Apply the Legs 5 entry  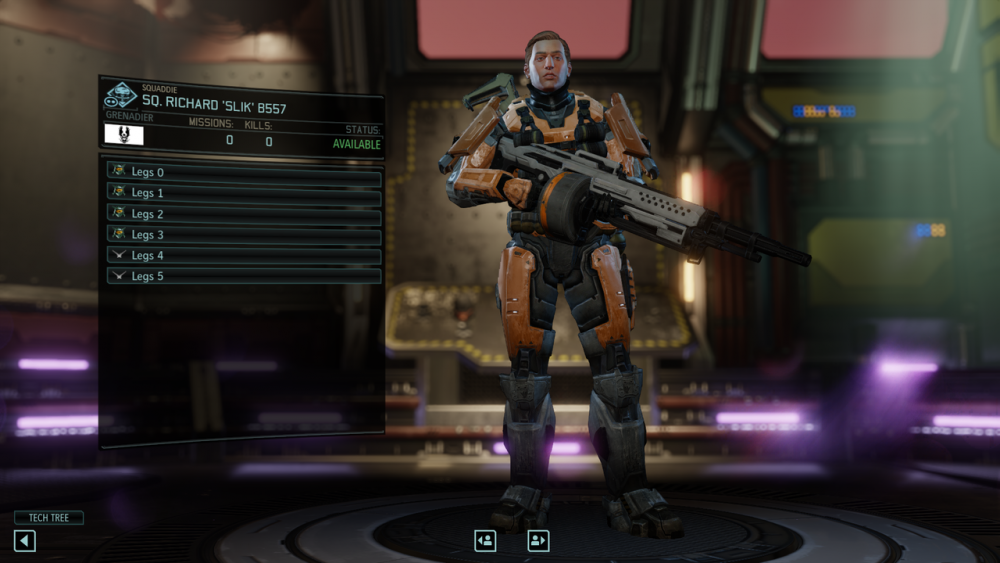pos(244,276)
